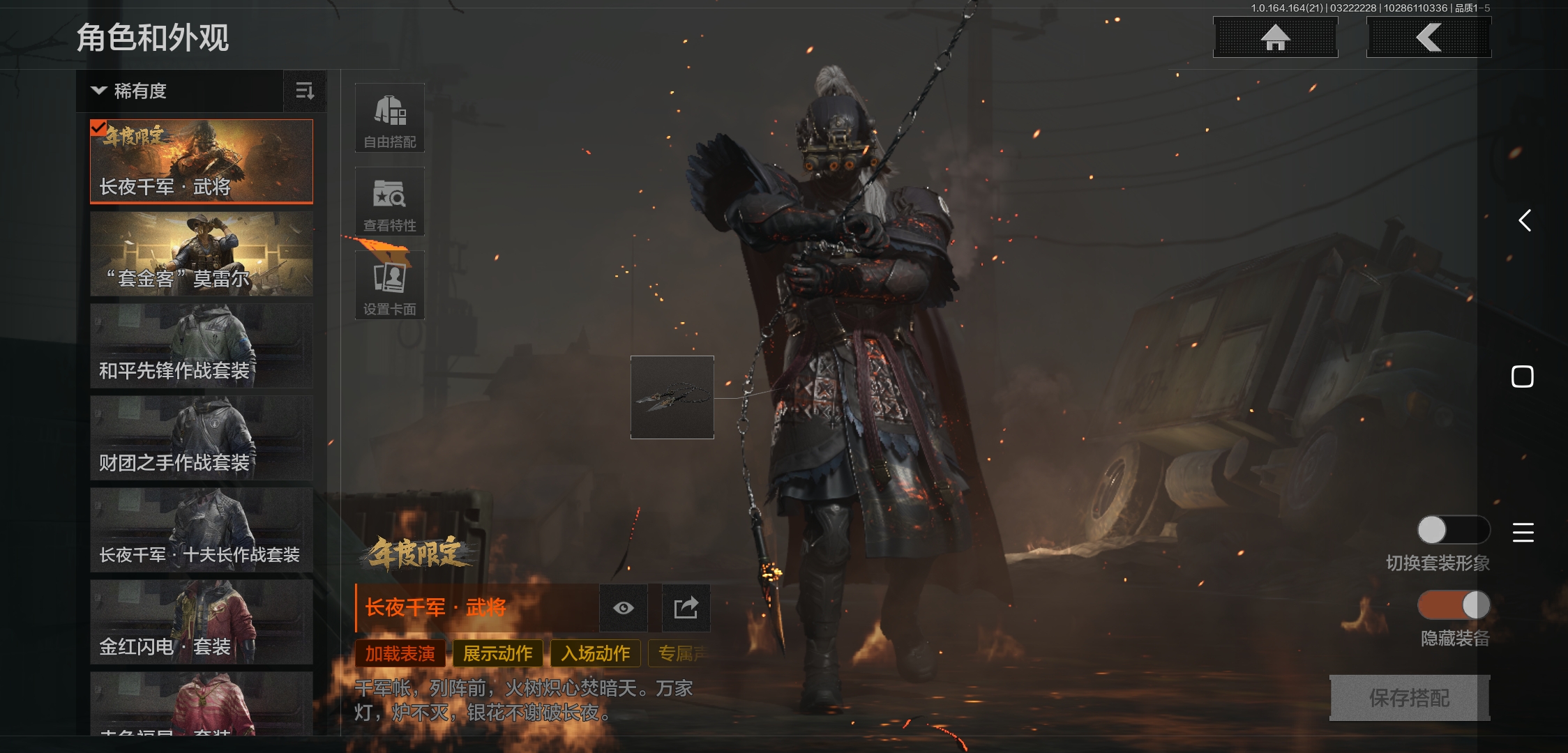Select the 长夜千军·武将 outfit
Viewport: 1568px width, 753px height.
[202, 161]
